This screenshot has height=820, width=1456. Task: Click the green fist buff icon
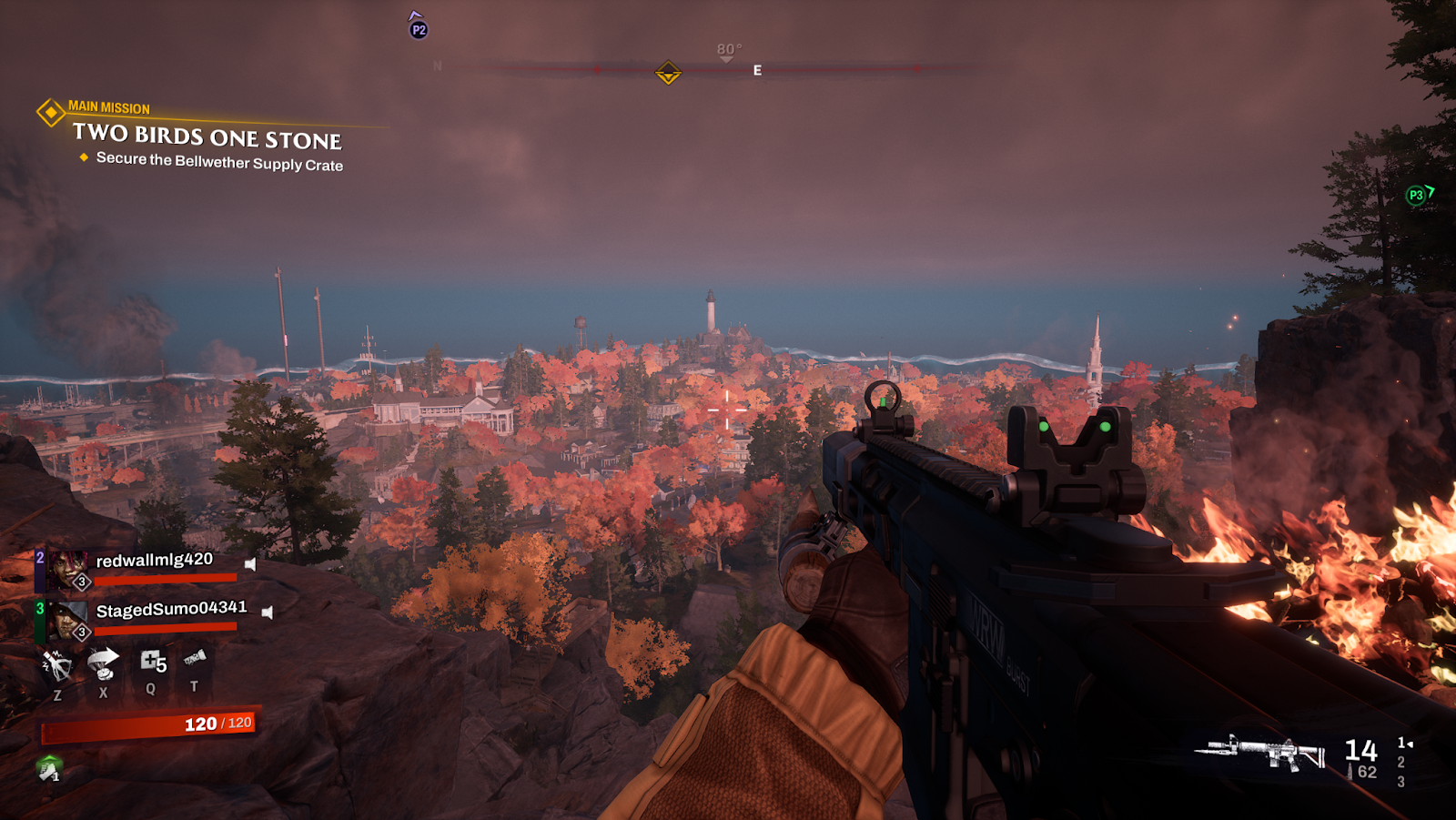[49, 769]
